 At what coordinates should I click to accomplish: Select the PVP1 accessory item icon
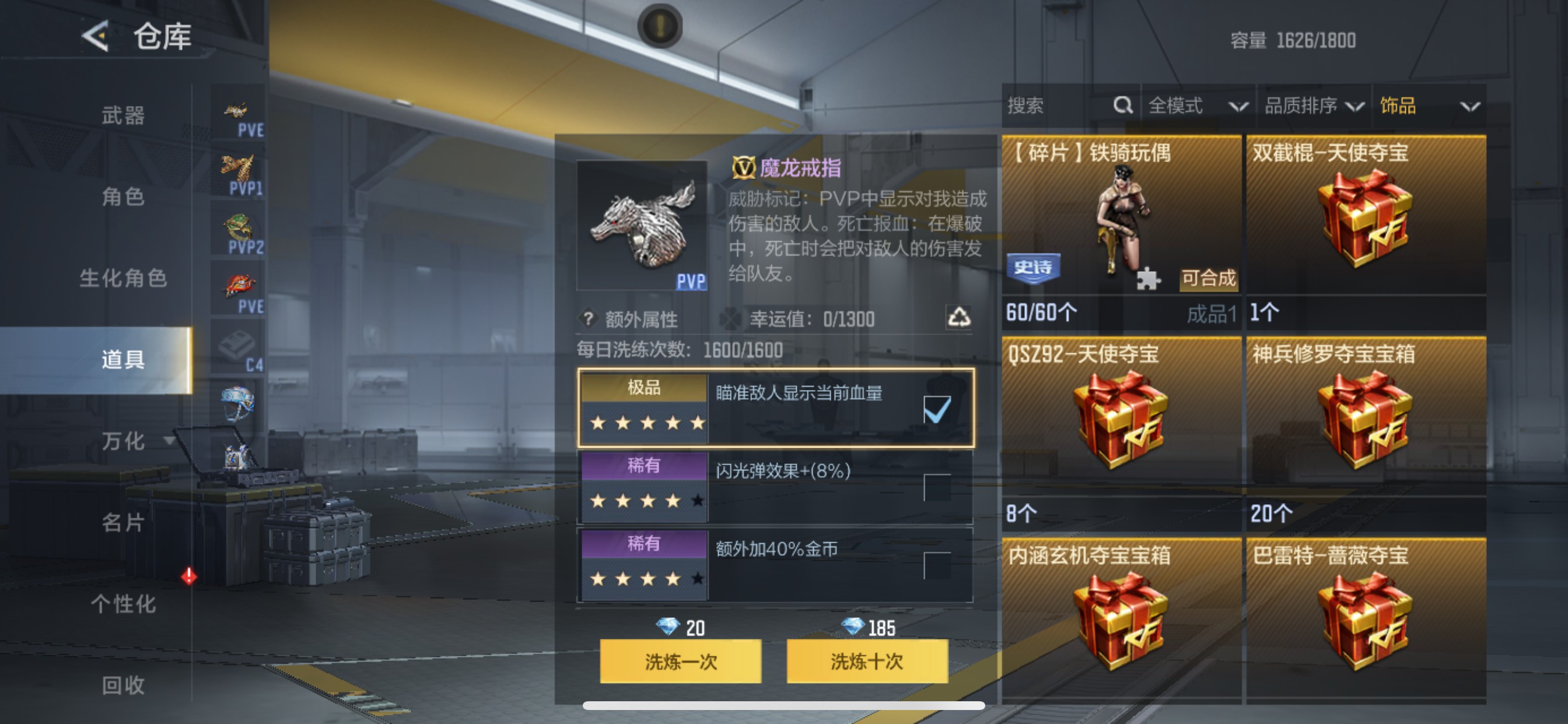point(239,168)
